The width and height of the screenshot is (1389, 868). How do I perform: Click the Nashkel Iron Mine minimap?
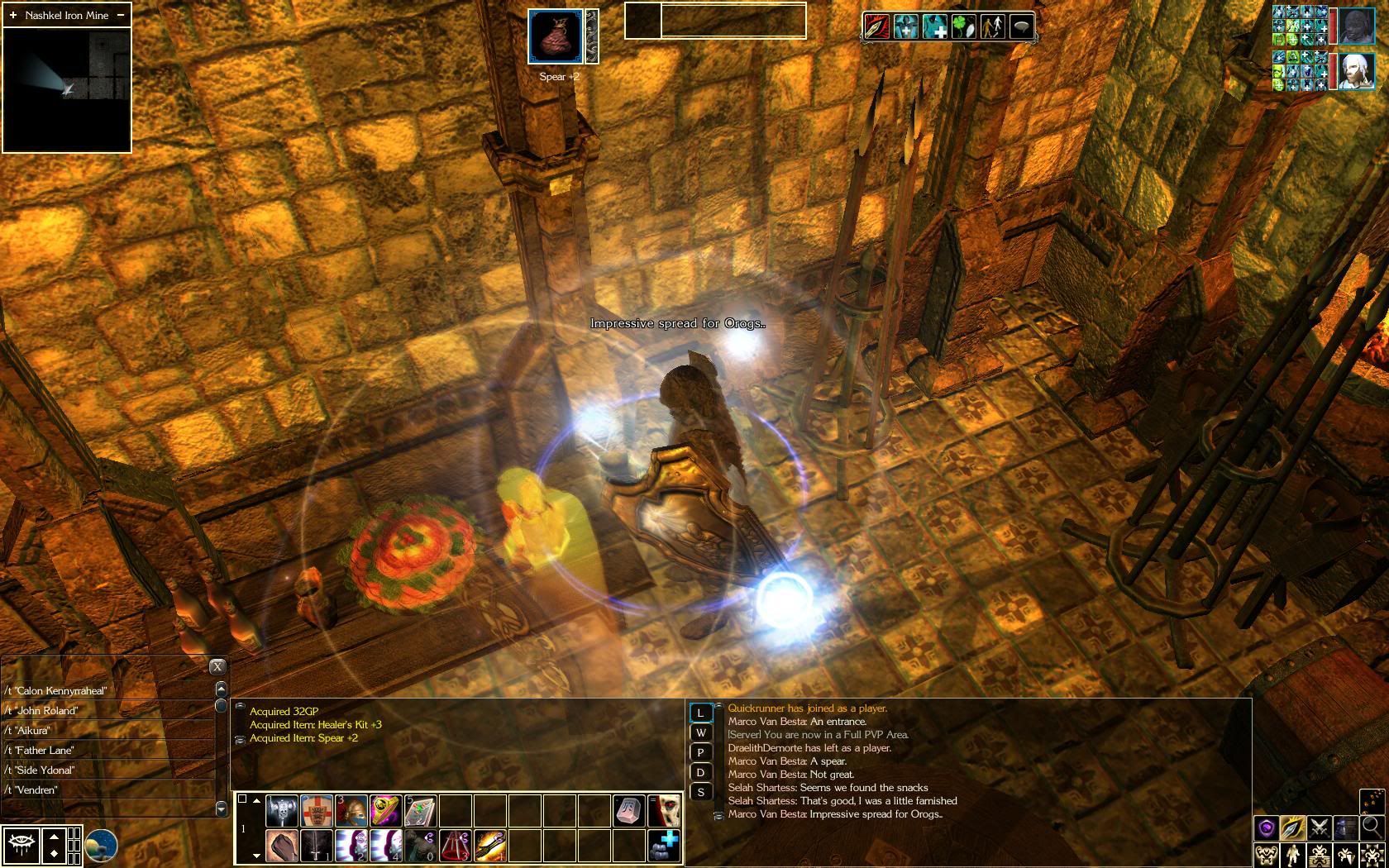tap(67, 89)
